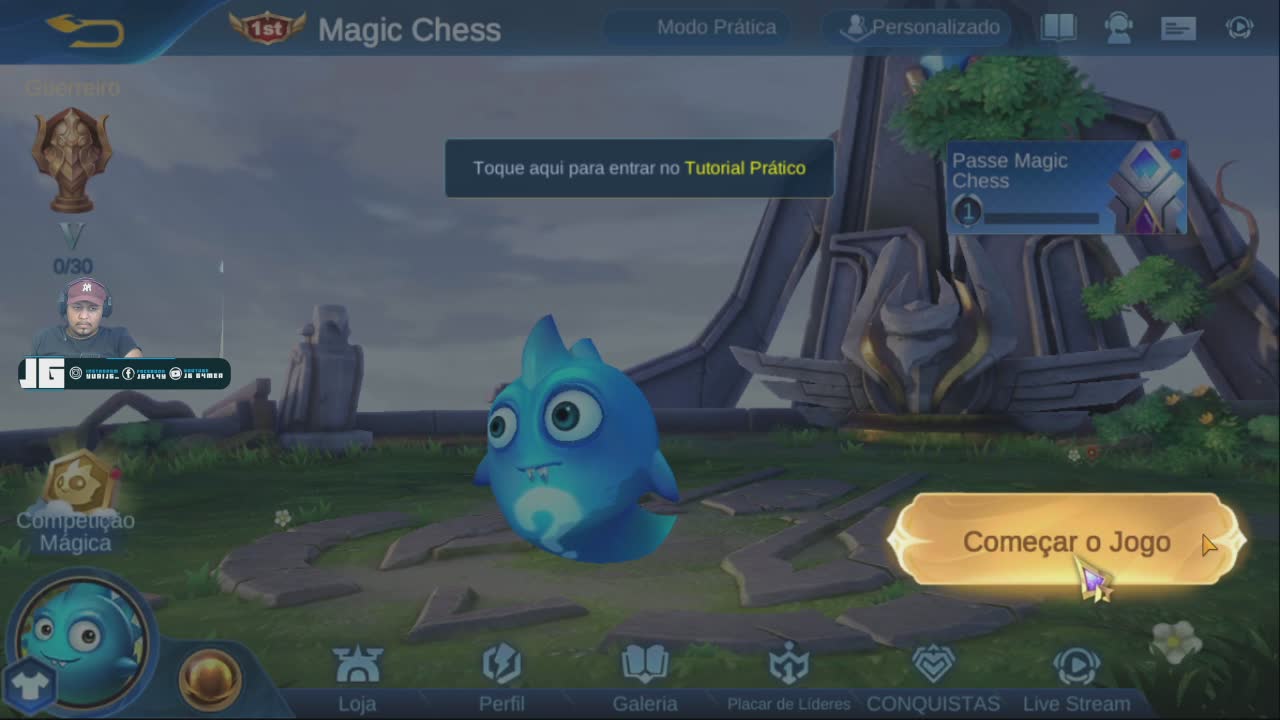
Task: Open Modo Prática
Action: (716, 28)
